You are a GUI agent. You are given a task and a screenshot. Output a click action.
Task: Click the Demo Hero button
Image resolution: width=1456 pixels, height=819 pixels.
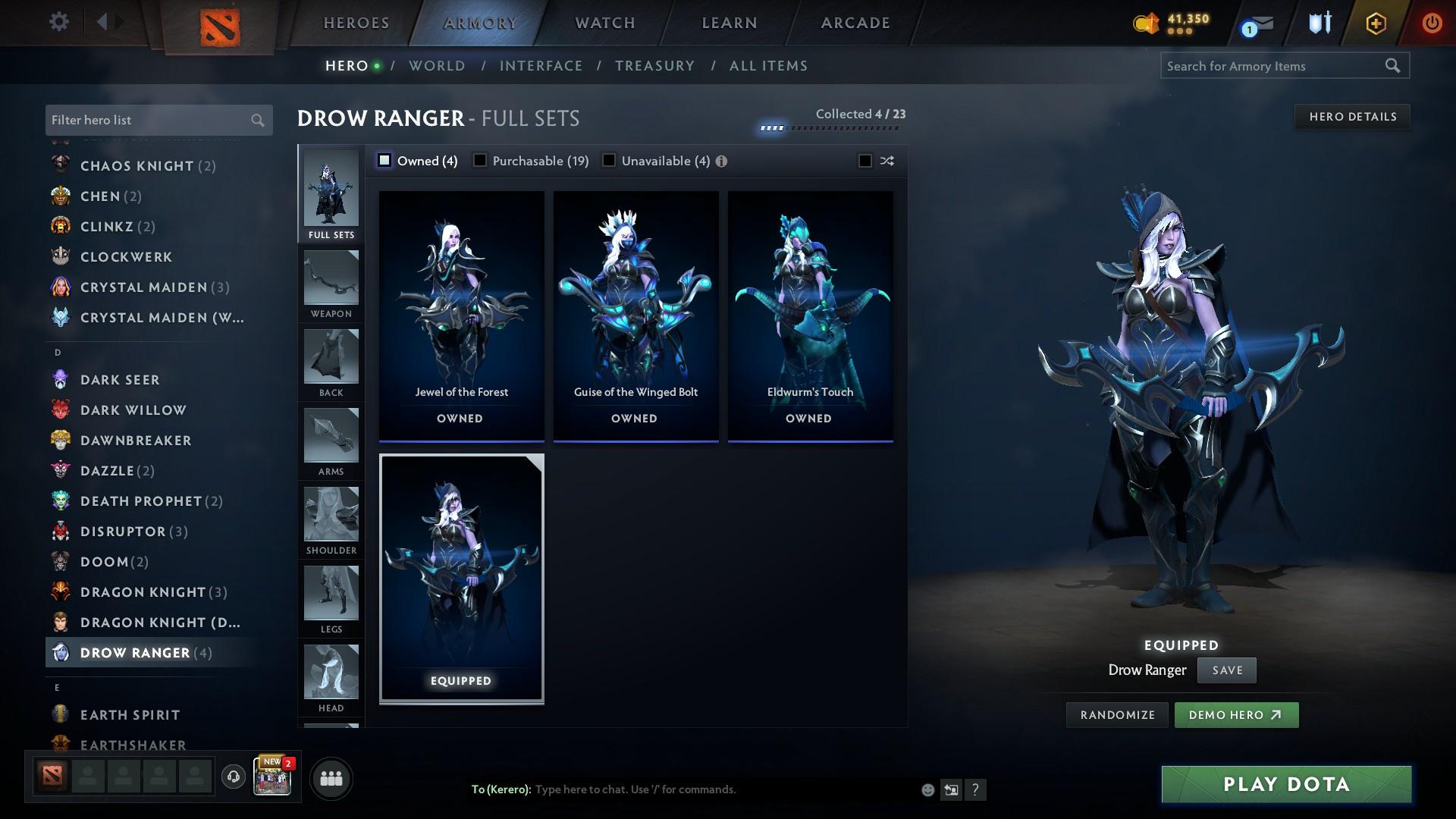click(1236, 714)
